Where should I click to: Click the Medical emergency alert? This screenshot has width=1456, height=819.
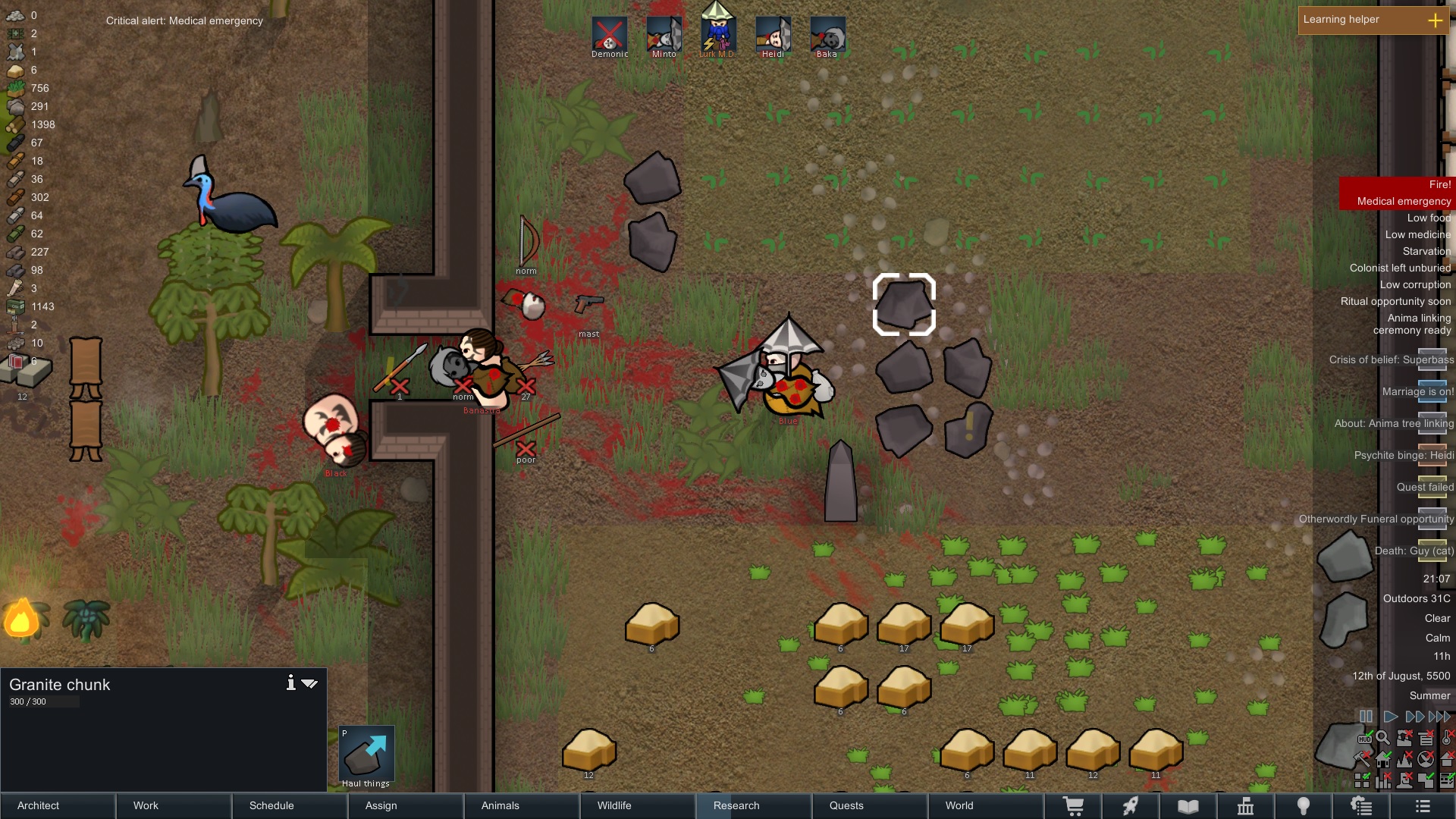[x=1403, y=201]
